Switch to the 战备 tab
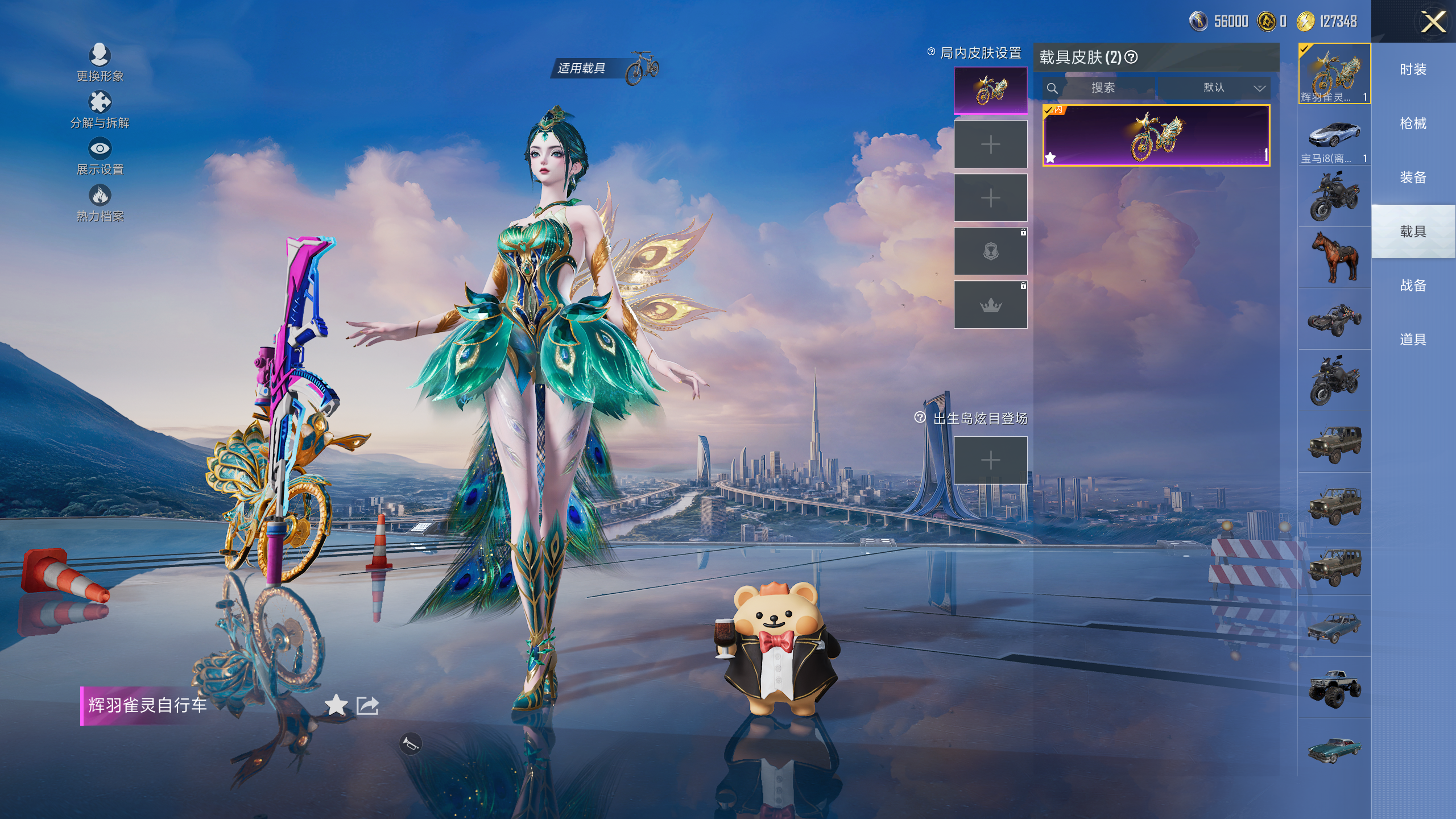This screenshot has width=1456, height=819. tap(1413, 286)
